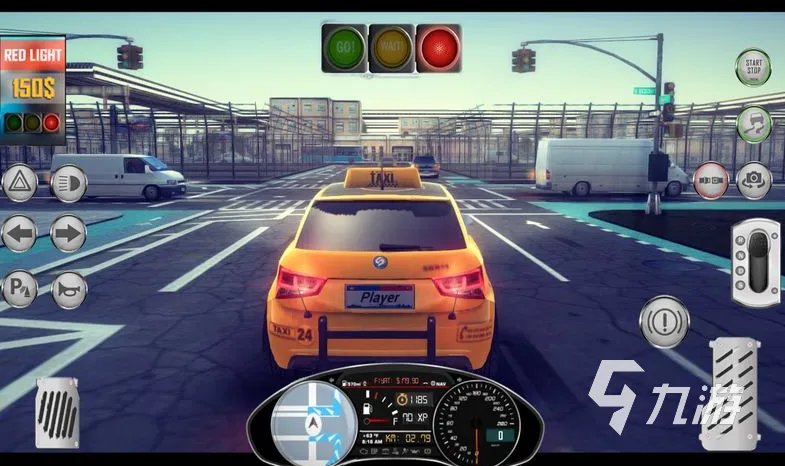Screen dimensions: 785x466
Task: Honk the horn button
Action: click(x=69, y=290)
